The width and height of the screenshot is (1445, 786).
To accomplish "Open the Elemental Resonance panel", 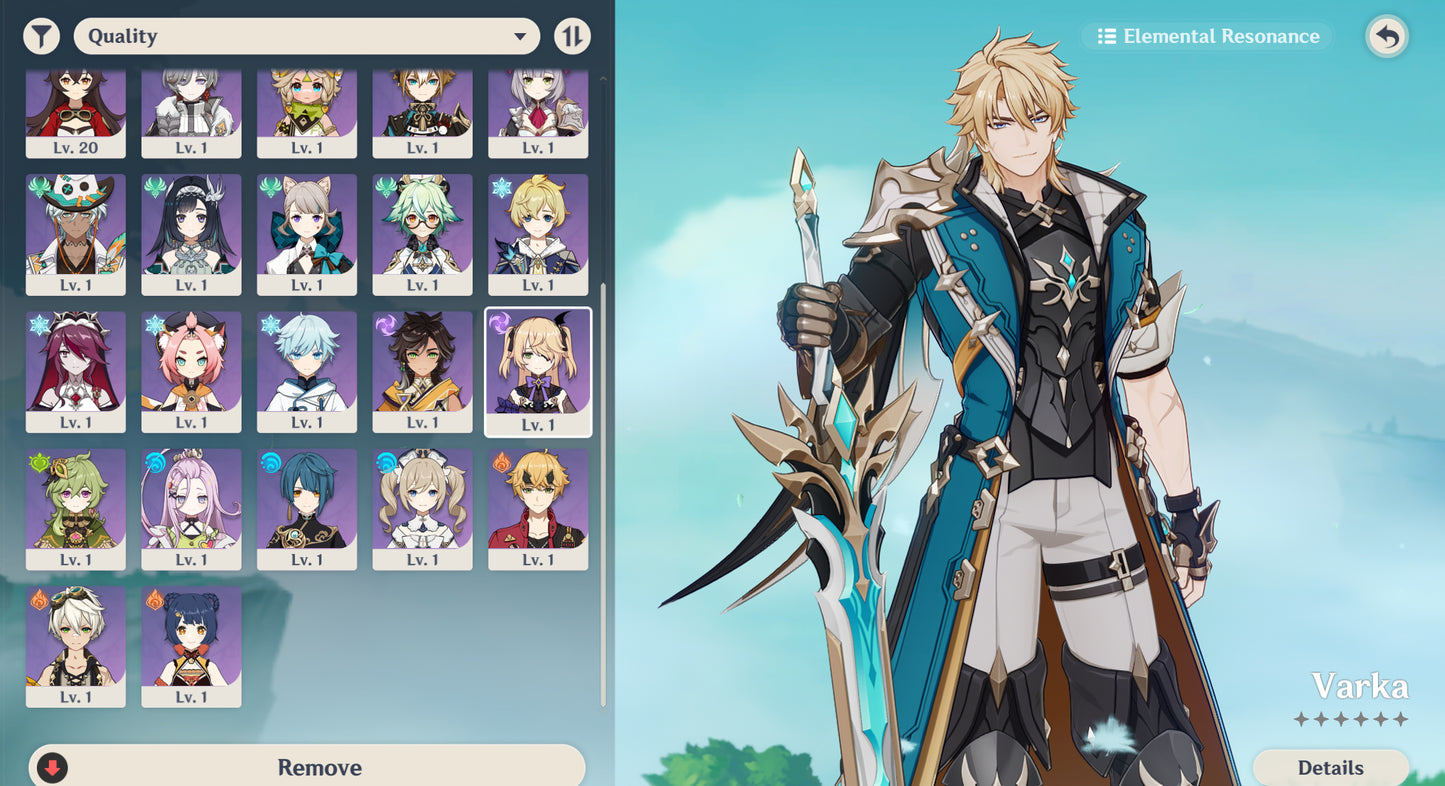I will 1206,36.
